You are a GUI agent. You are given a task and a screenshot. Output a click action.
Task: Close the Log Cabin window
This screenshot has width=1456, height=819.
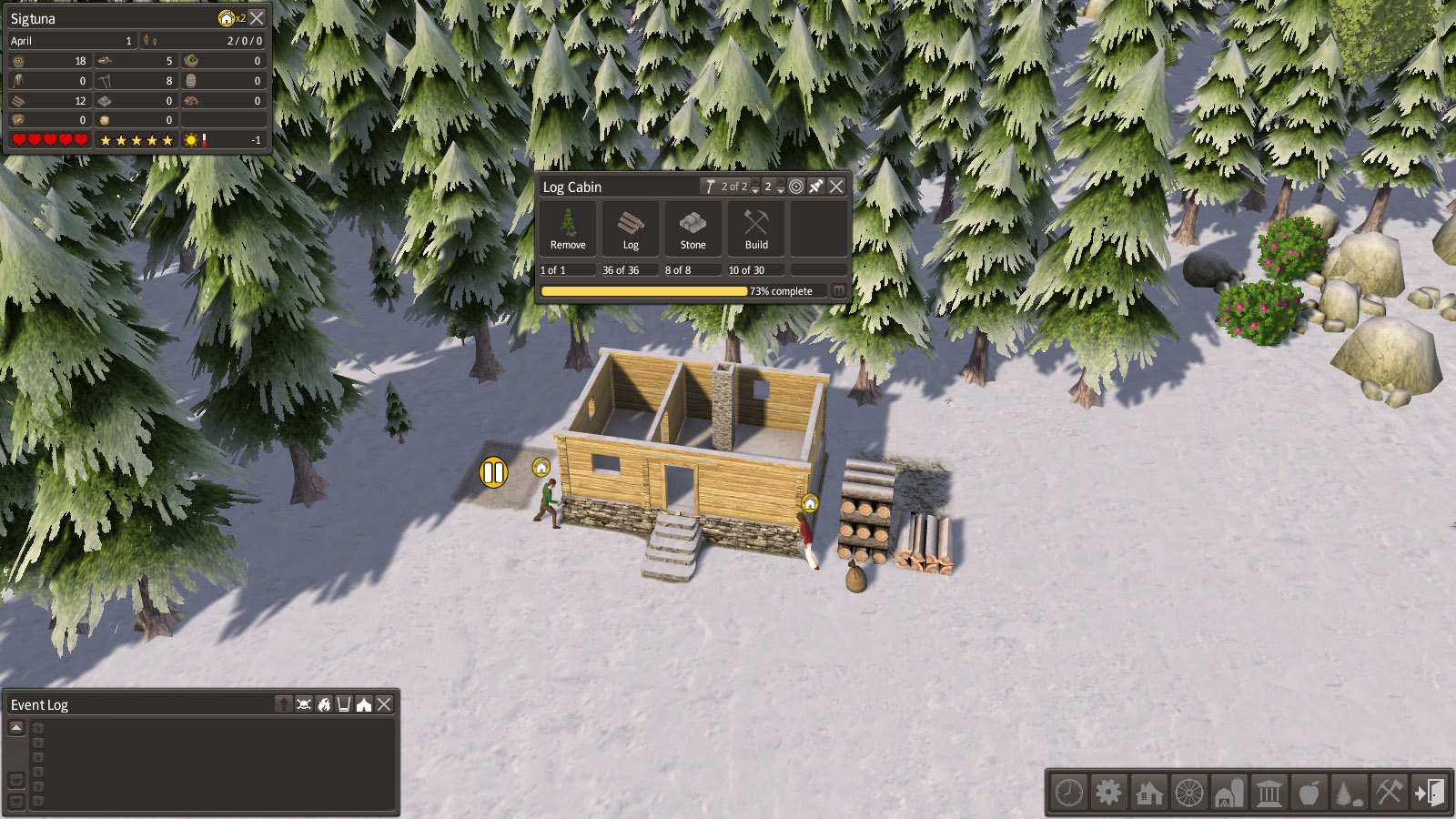pyautogui.click(x=836, y=187)
